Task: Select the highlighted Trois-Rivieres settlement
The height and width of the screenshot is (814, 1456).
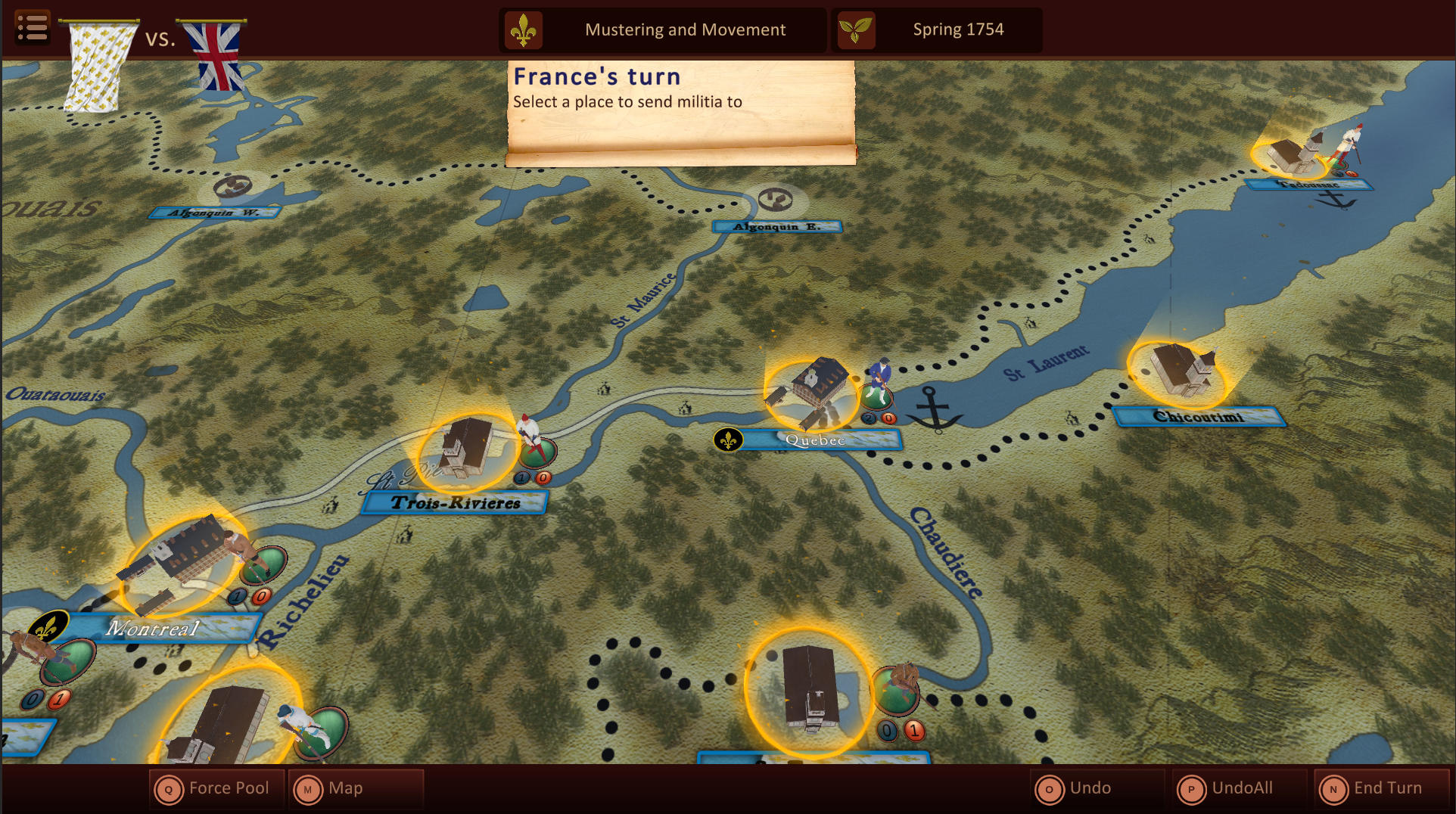Action: click(465, 452)
